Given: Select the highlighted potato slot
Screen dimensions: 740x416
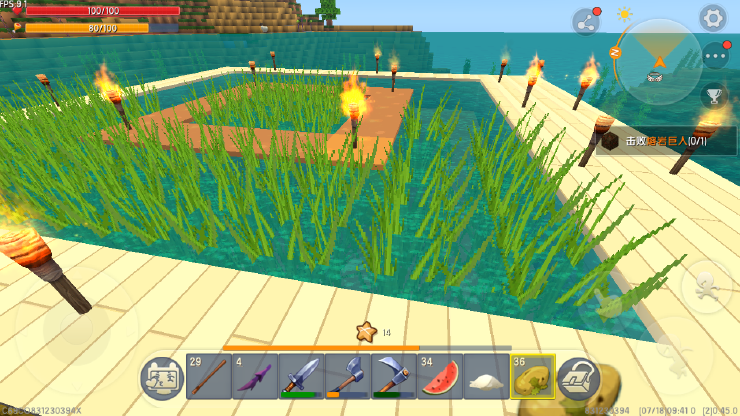Looking at the screenshot, I should [533, 378].
